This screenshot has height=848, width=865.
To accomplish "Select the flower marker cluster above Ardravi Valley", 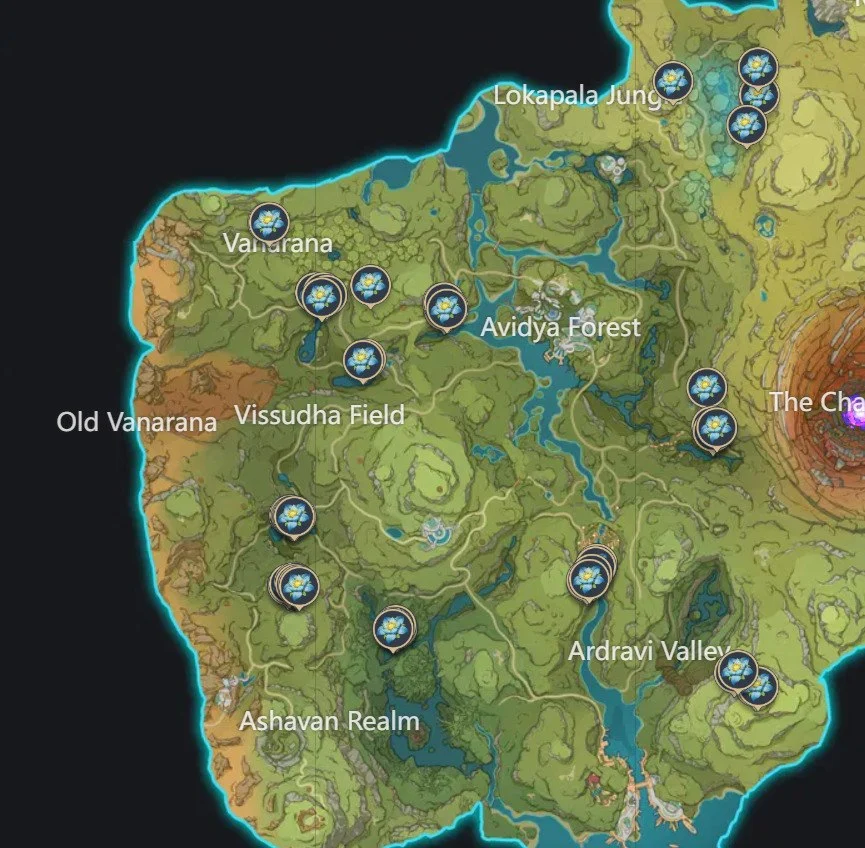I will click(589, 577).
